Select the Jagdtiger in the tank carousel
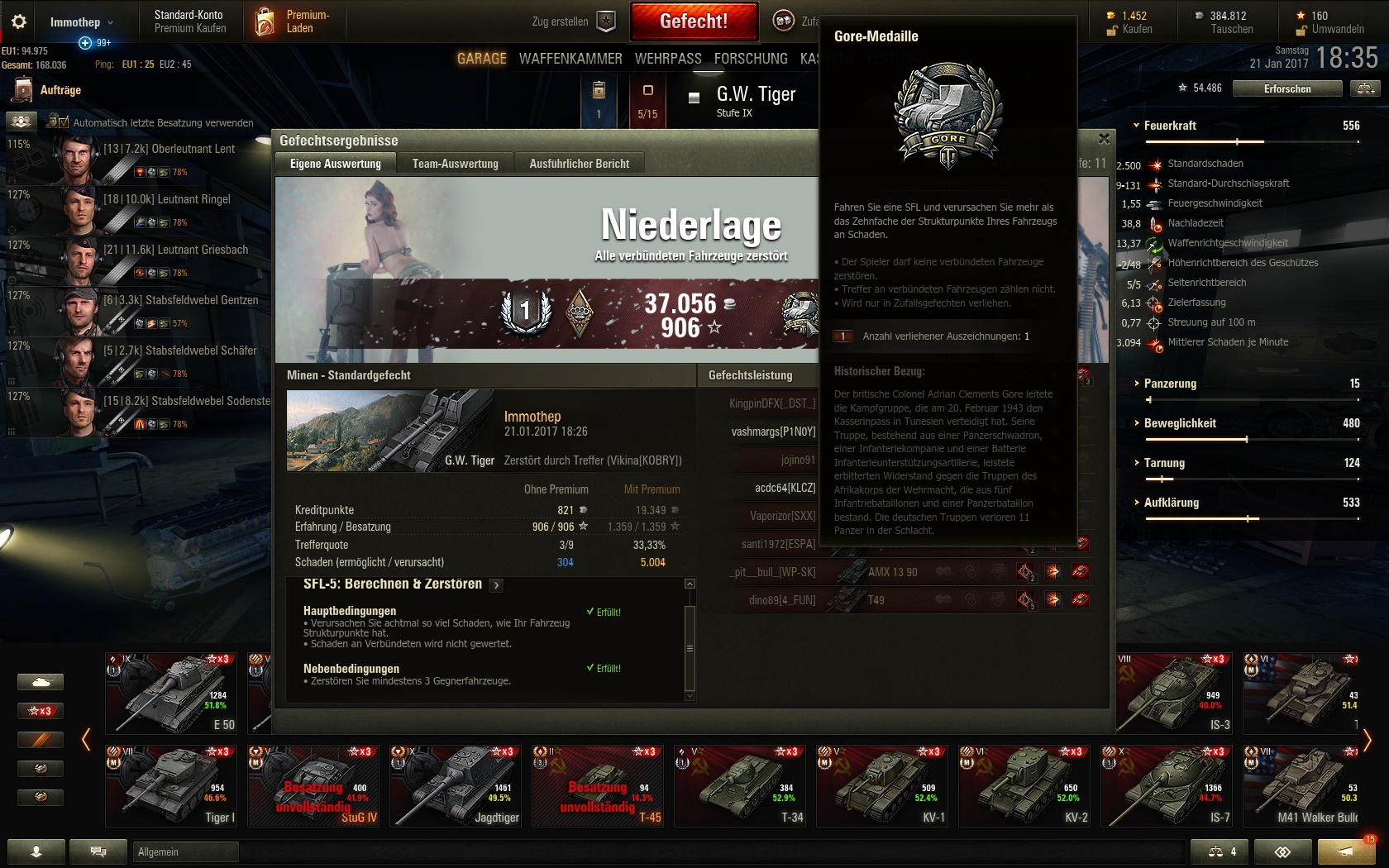This screenshot has width=1389, height=868. point(457,785)
